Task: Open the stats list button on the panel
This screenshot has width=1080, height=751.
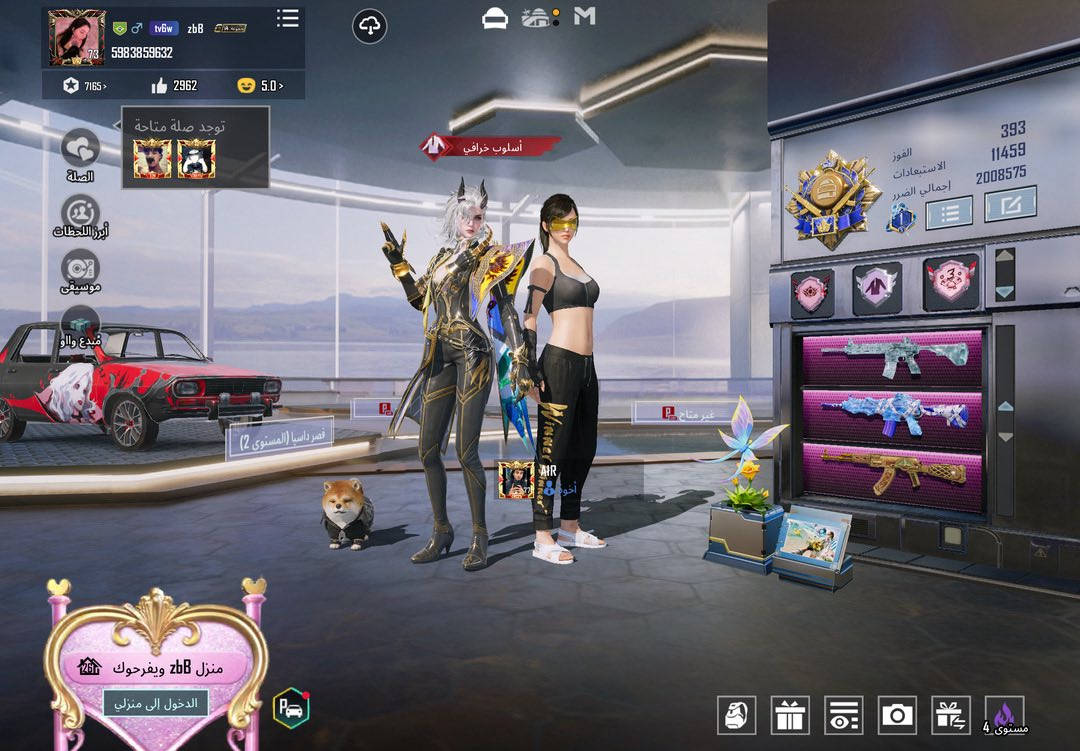Action: 949,212
